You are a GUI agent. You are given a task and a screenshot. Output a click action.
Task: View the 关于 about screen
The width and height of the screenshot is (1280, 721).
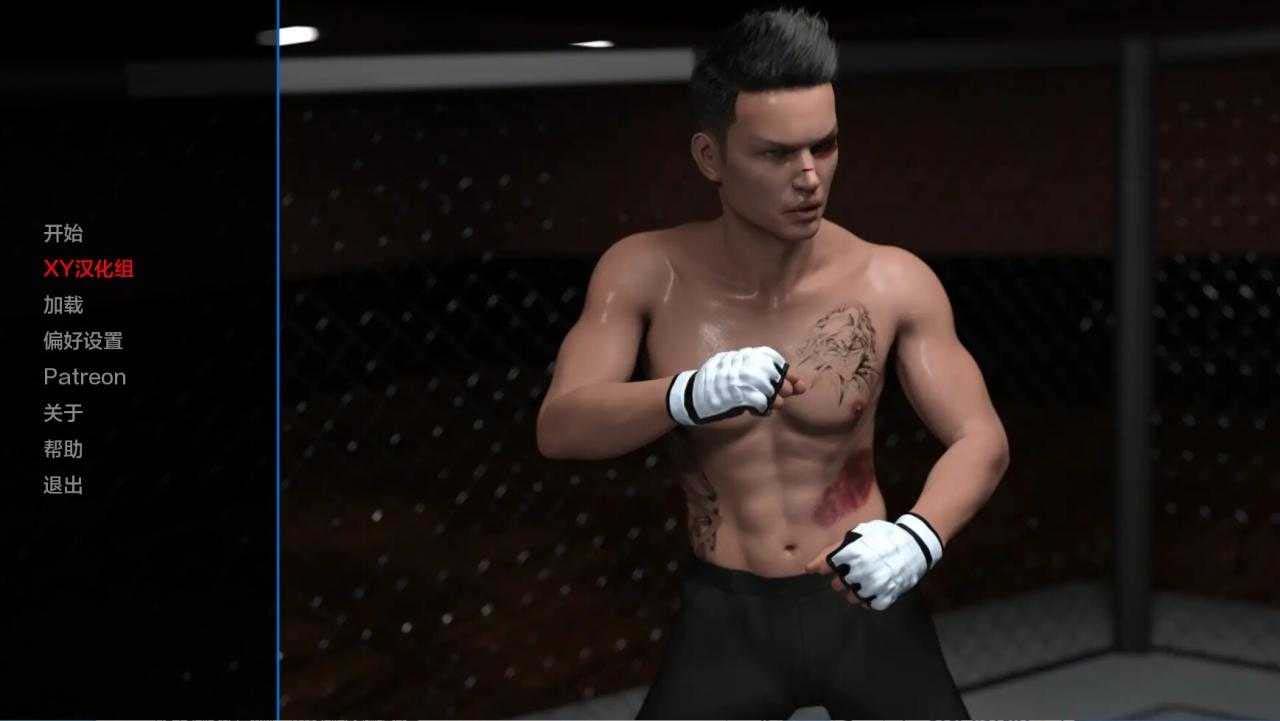coord(63,413)
